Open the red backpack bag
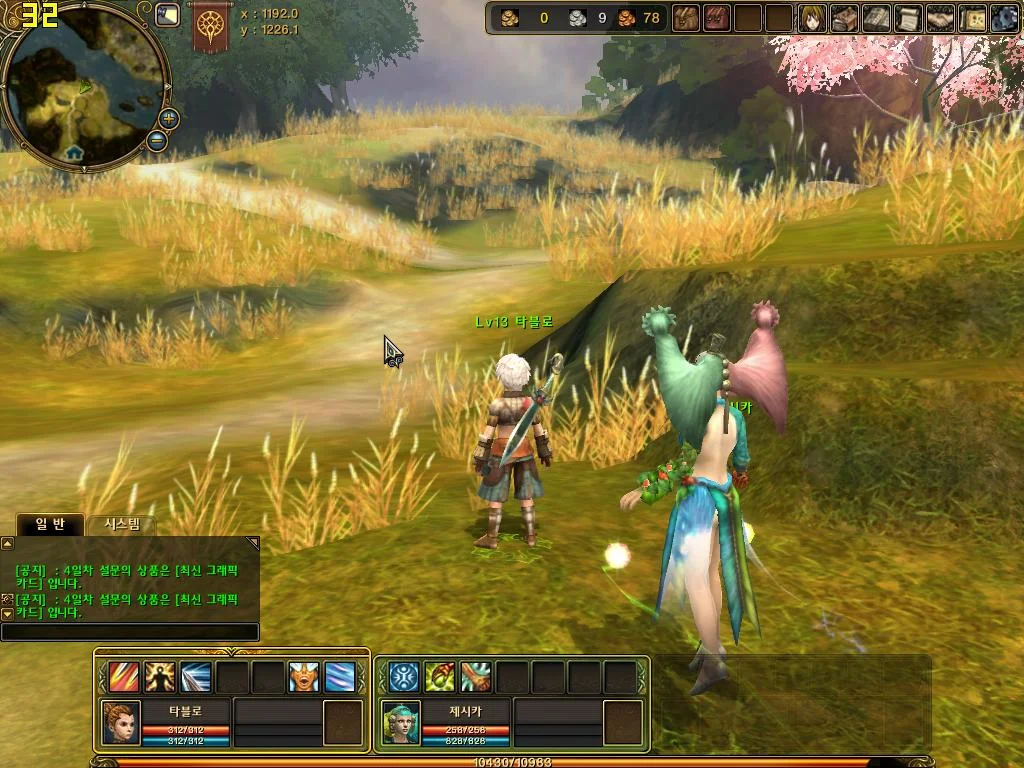The width and height of the screenshot is (1024, 768). click(x=717, y=18)
